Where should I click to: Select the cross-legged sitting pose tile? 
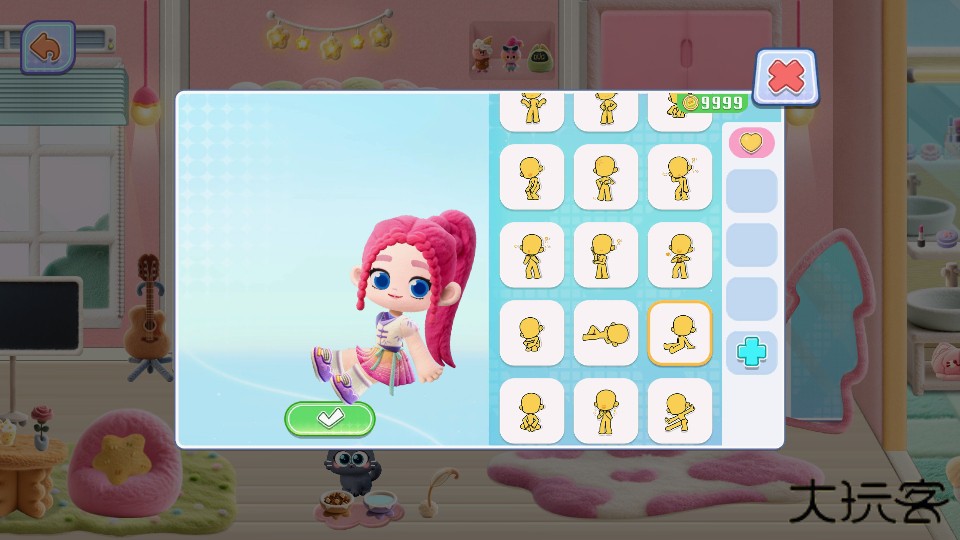[x=532, y=411]
